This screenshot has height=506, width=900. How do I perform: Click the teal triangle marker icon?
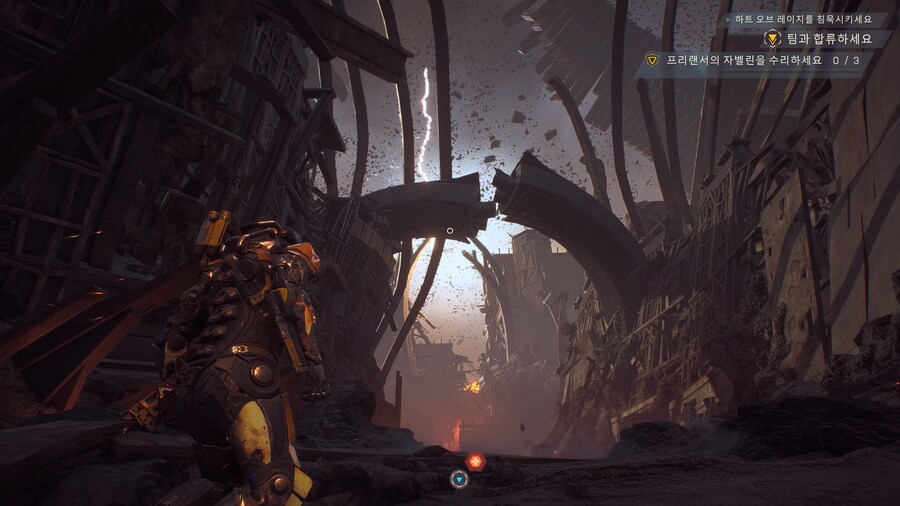(x=459, y=479)
